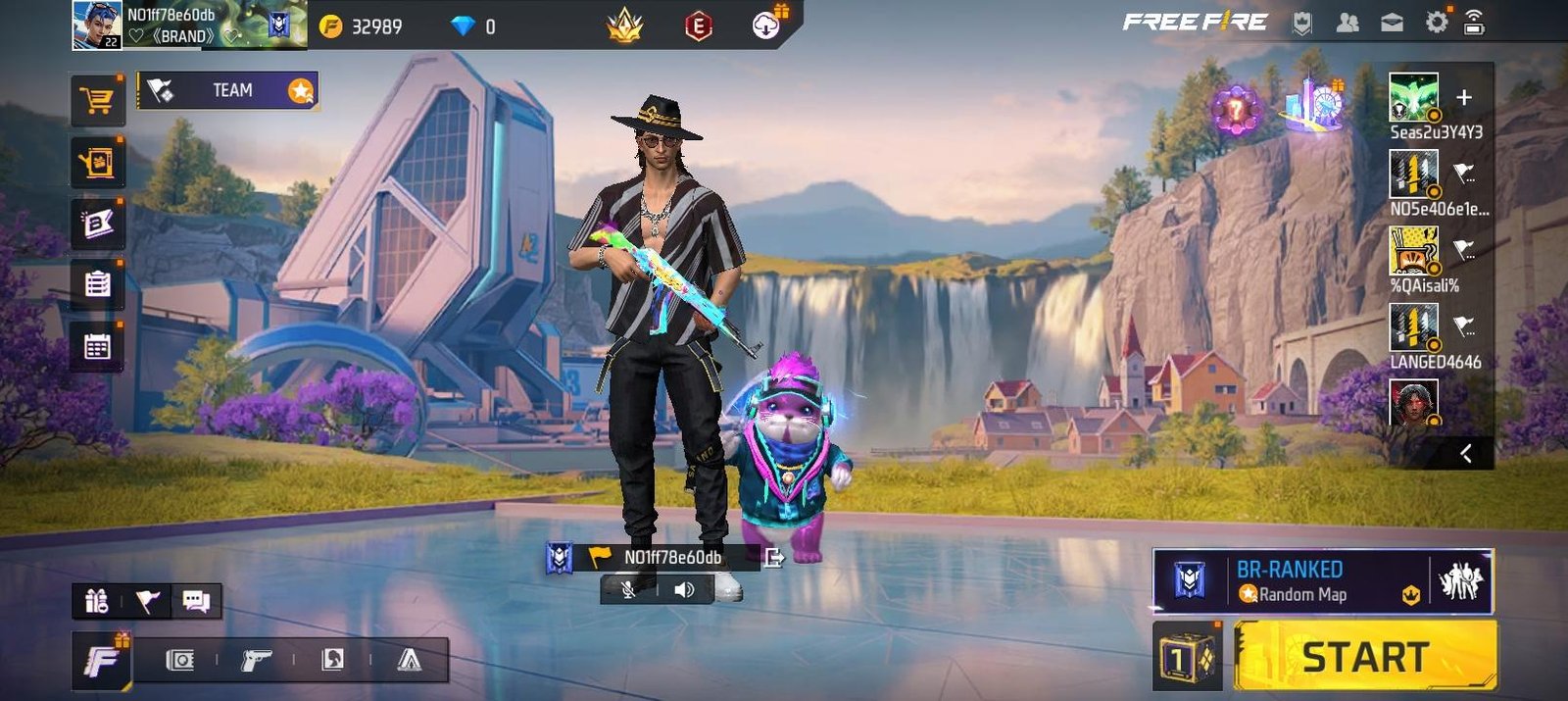Open the friends list icon
1568x701 pixels.
tap(1347, 23)
